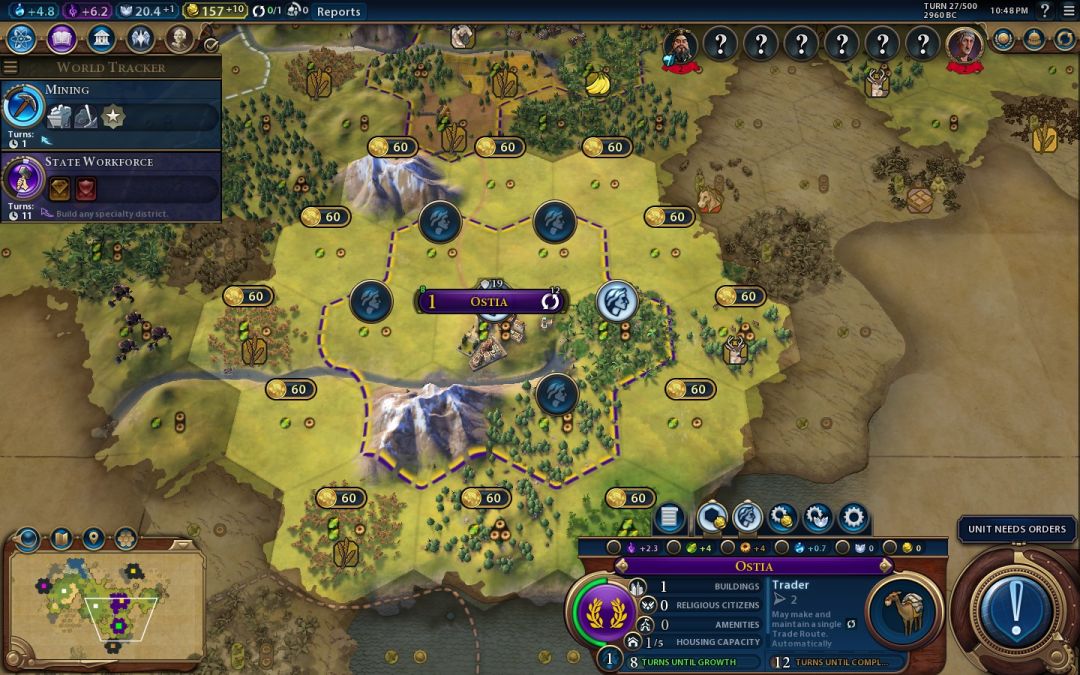Image resolution: width=1080 pixels, height=675 pixels.
Task: Open city details list panel
Action: click(669, 518)
